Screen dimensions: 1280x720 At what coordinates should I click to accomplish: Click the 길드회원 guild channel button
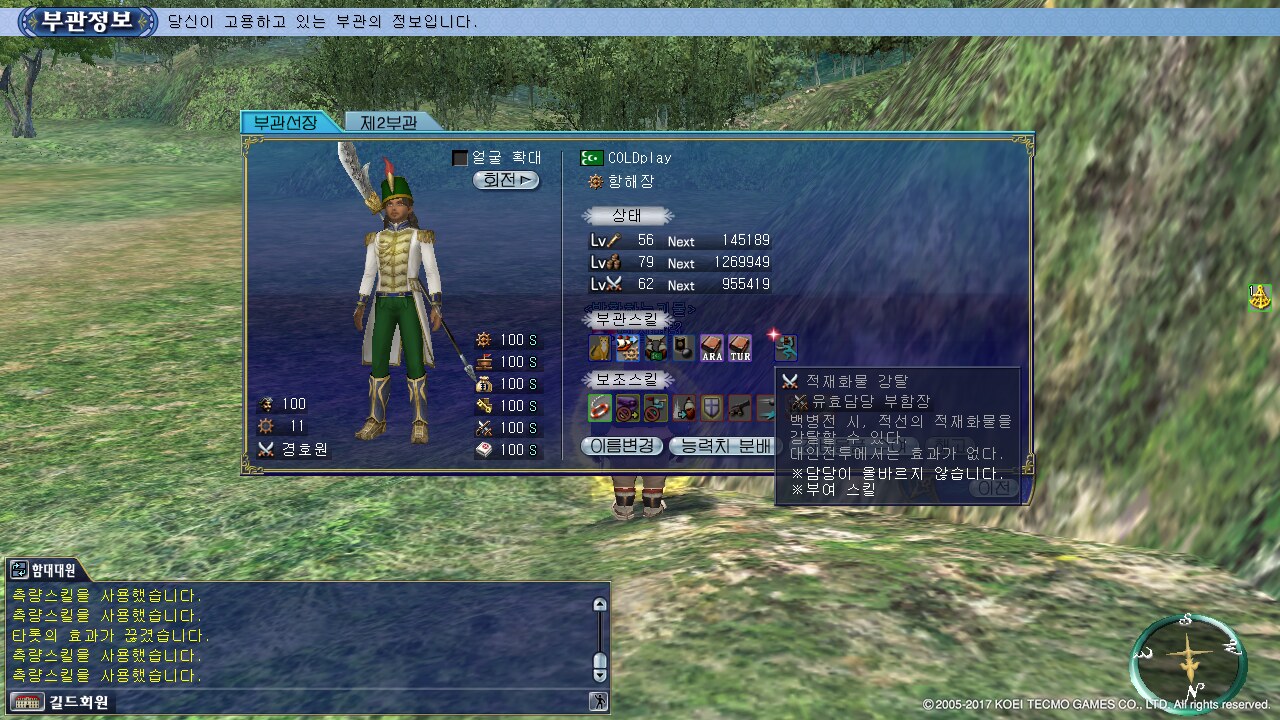click(60, 702)
